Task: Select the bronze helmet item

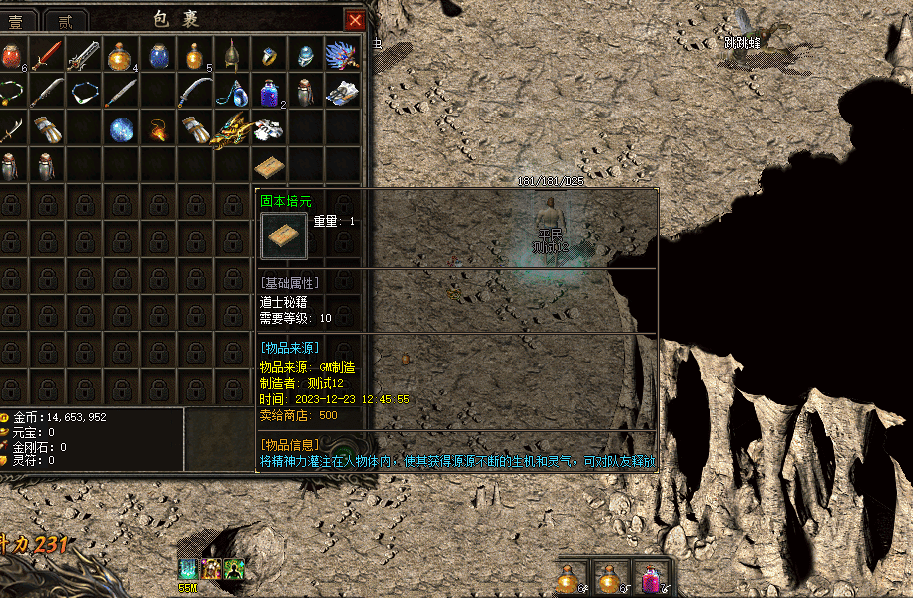Action: coord(232,56)
